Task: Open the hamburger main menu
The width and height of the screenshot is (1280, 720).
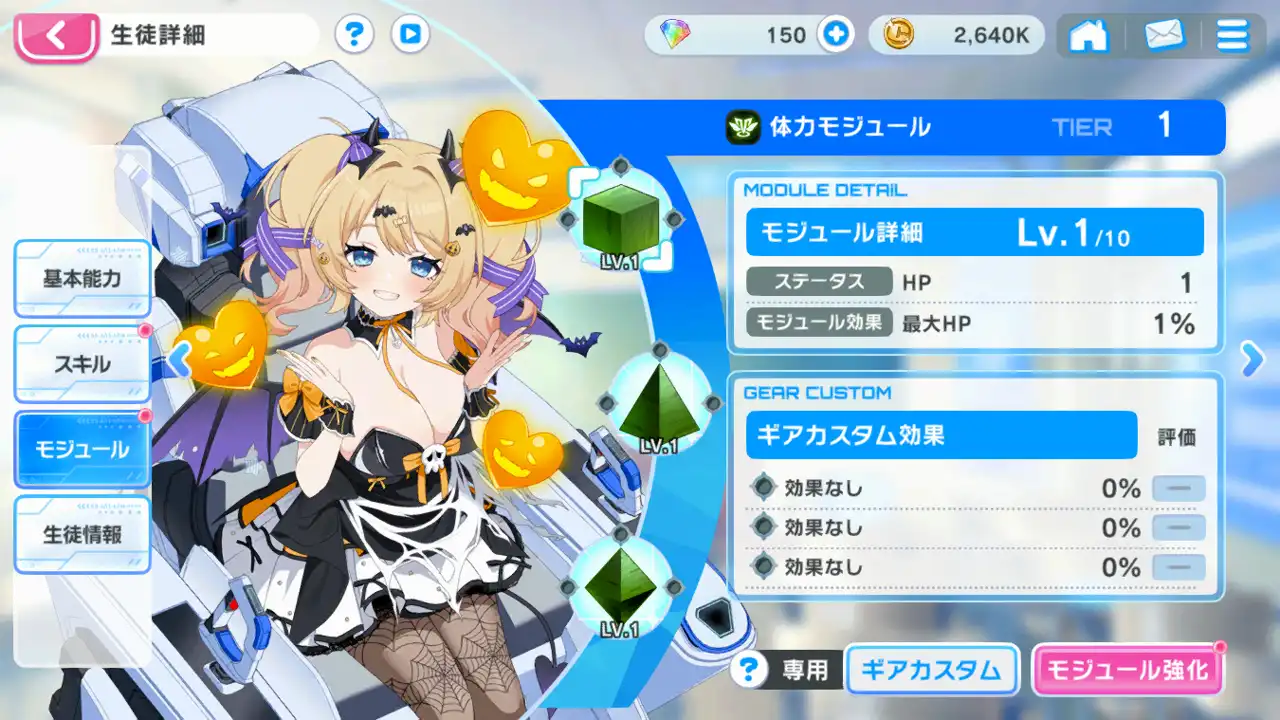Action: [x=1232, y=36]
